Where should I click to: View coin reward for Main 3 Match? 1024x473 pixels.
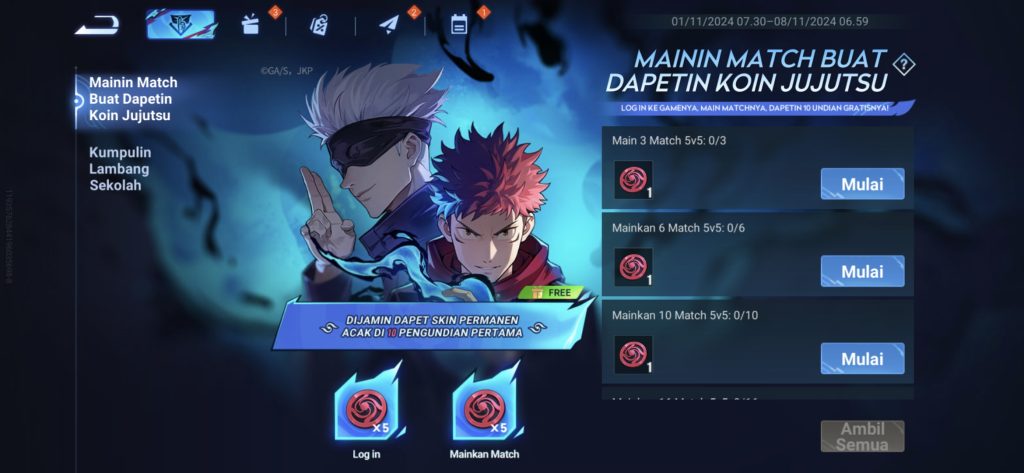tap(633, 180)
